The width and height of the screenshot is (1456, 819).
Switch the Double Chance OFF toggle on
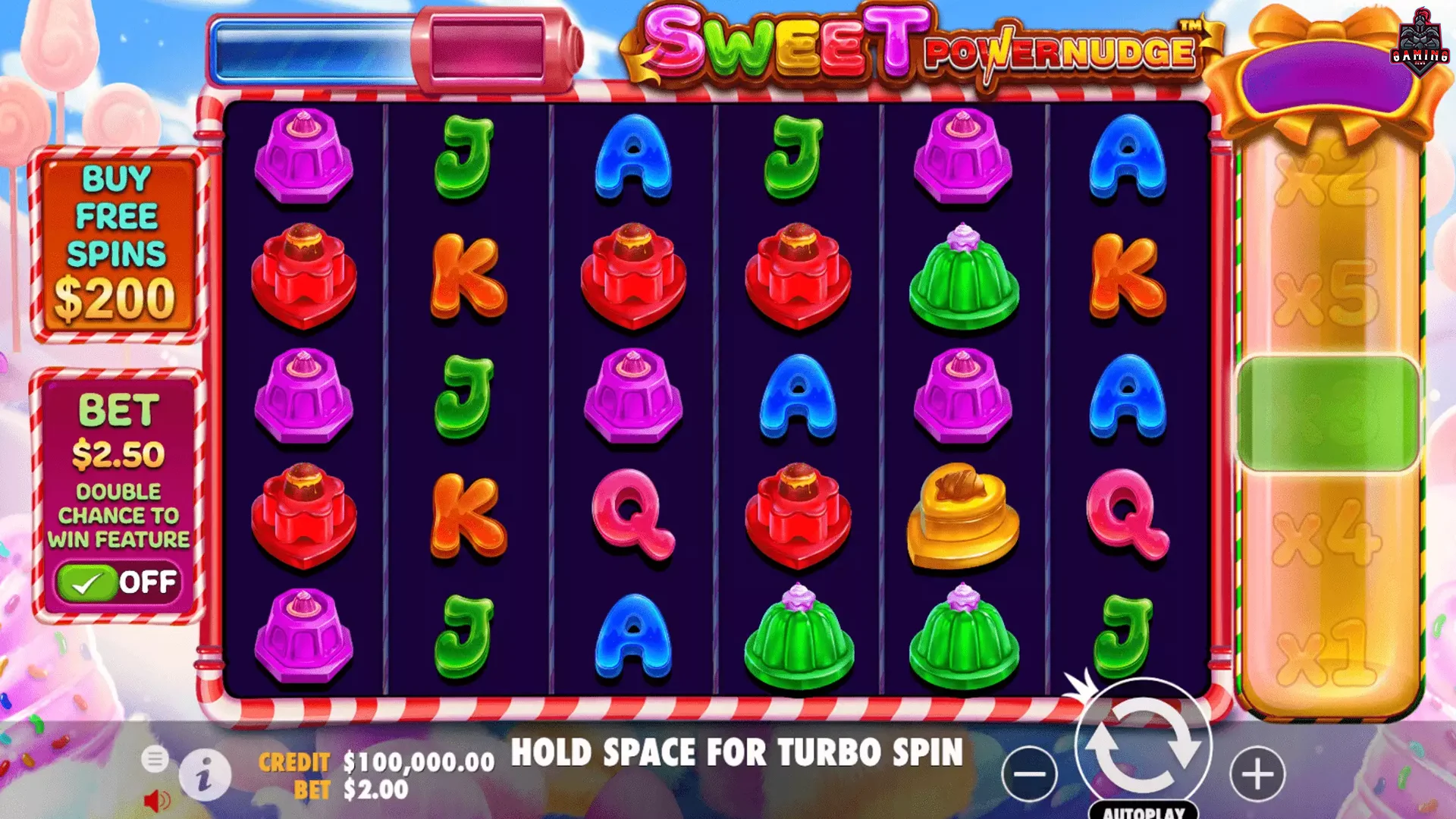[x=118, y=582]
